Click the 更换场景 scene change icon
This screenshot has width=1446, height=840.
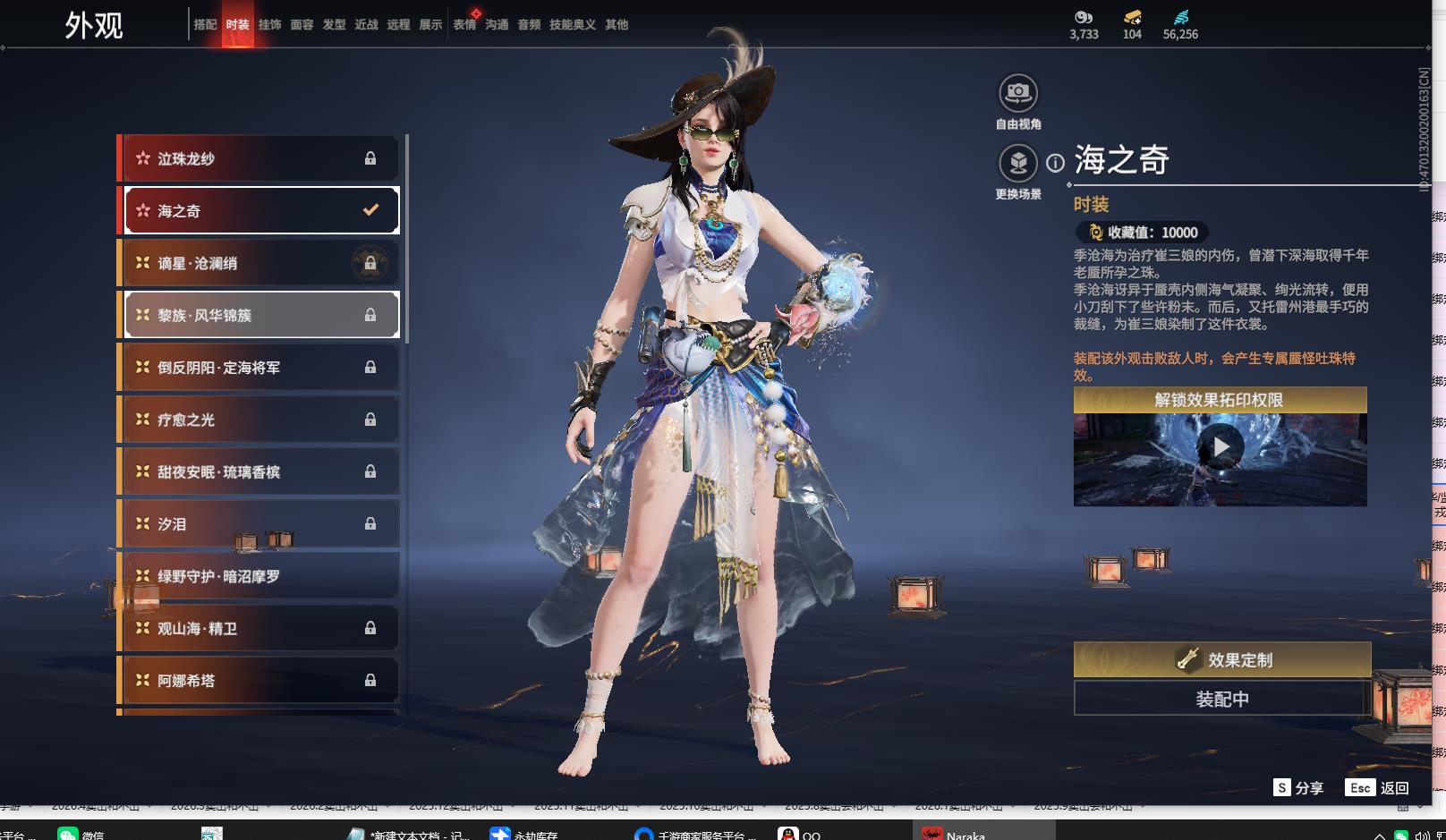(1017, 164)
